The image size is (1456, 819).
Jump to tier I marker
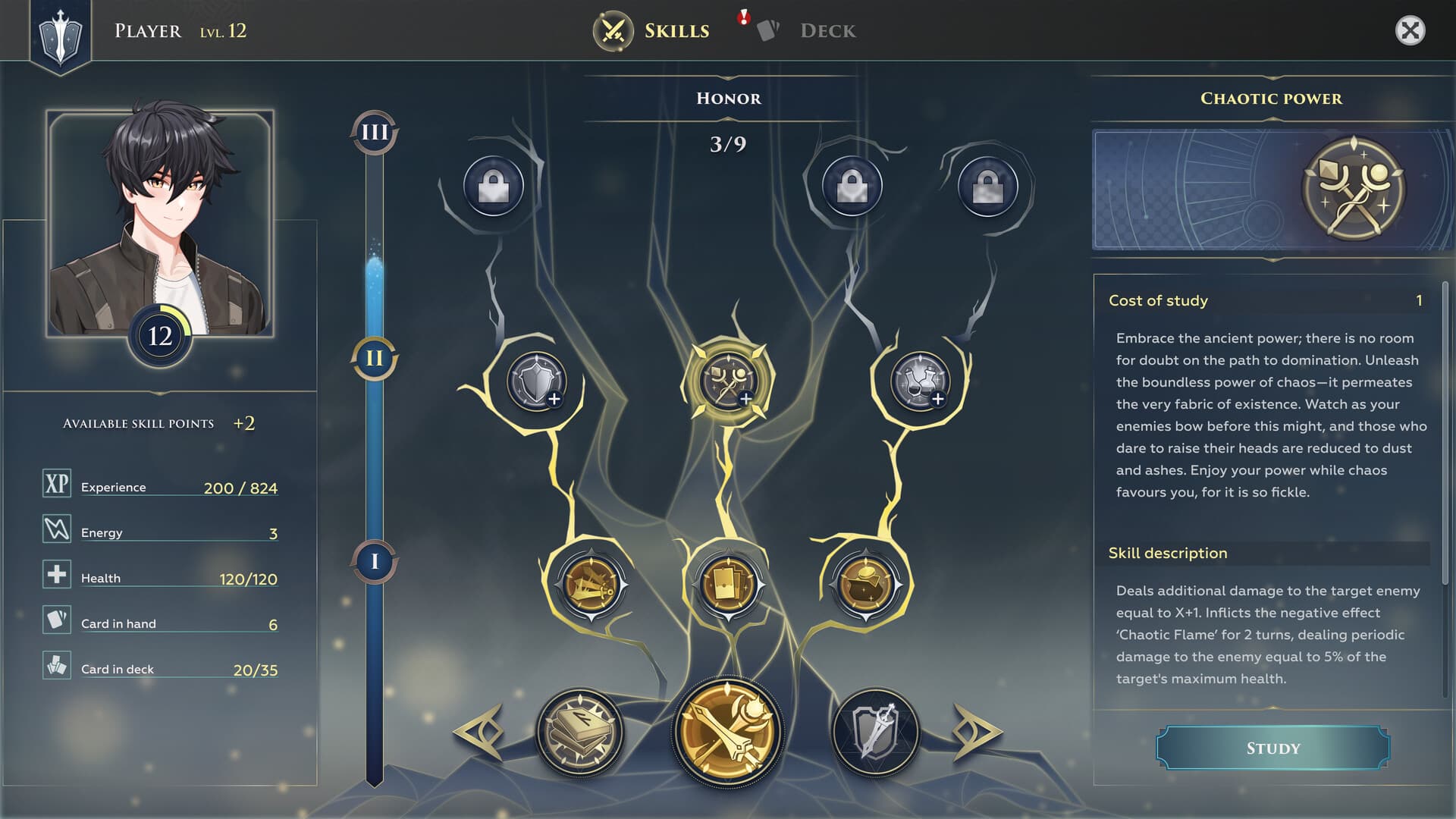coord(375,562)
